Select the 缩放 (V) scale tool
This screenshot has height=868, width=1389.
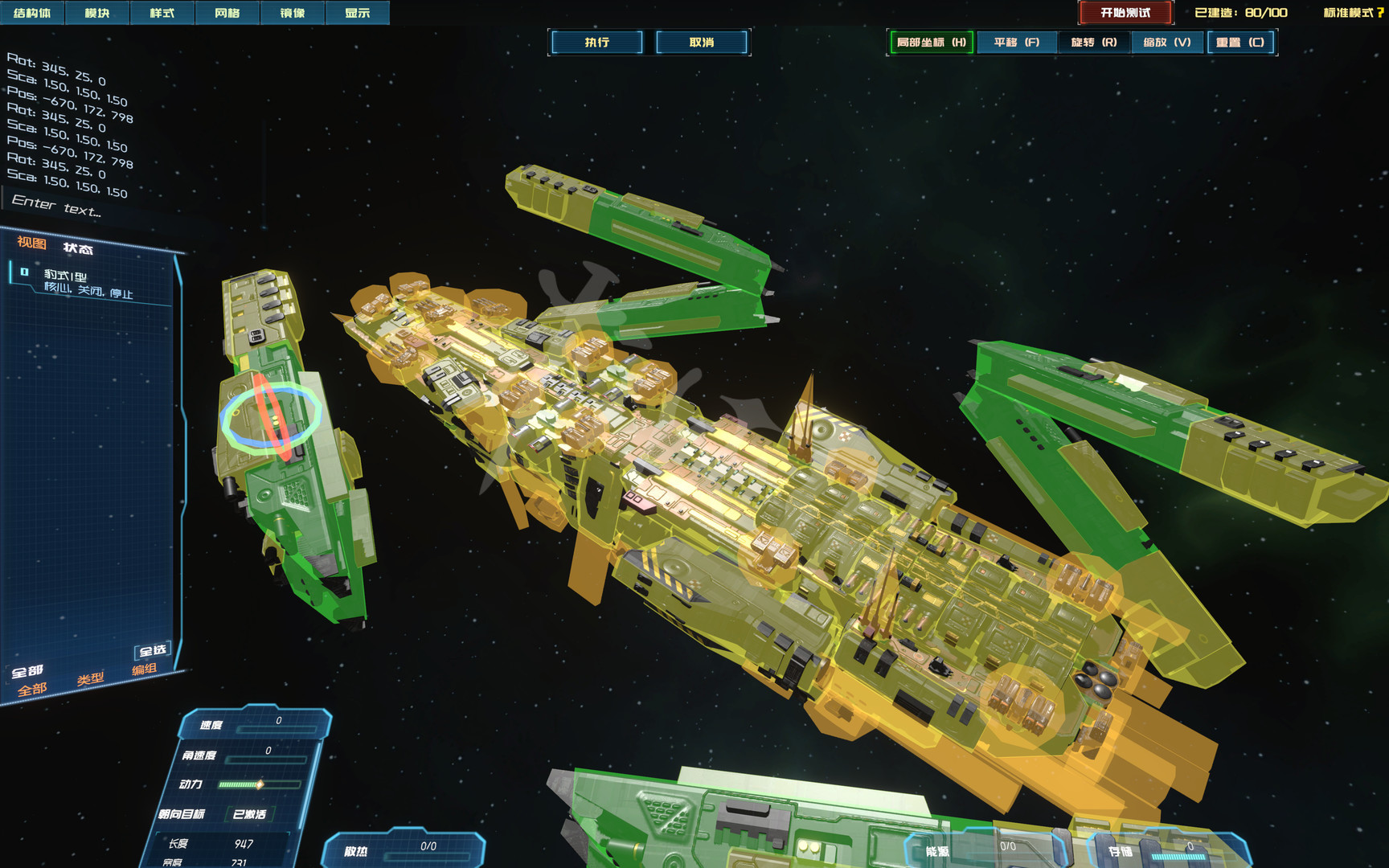[x=1167, y=43]
